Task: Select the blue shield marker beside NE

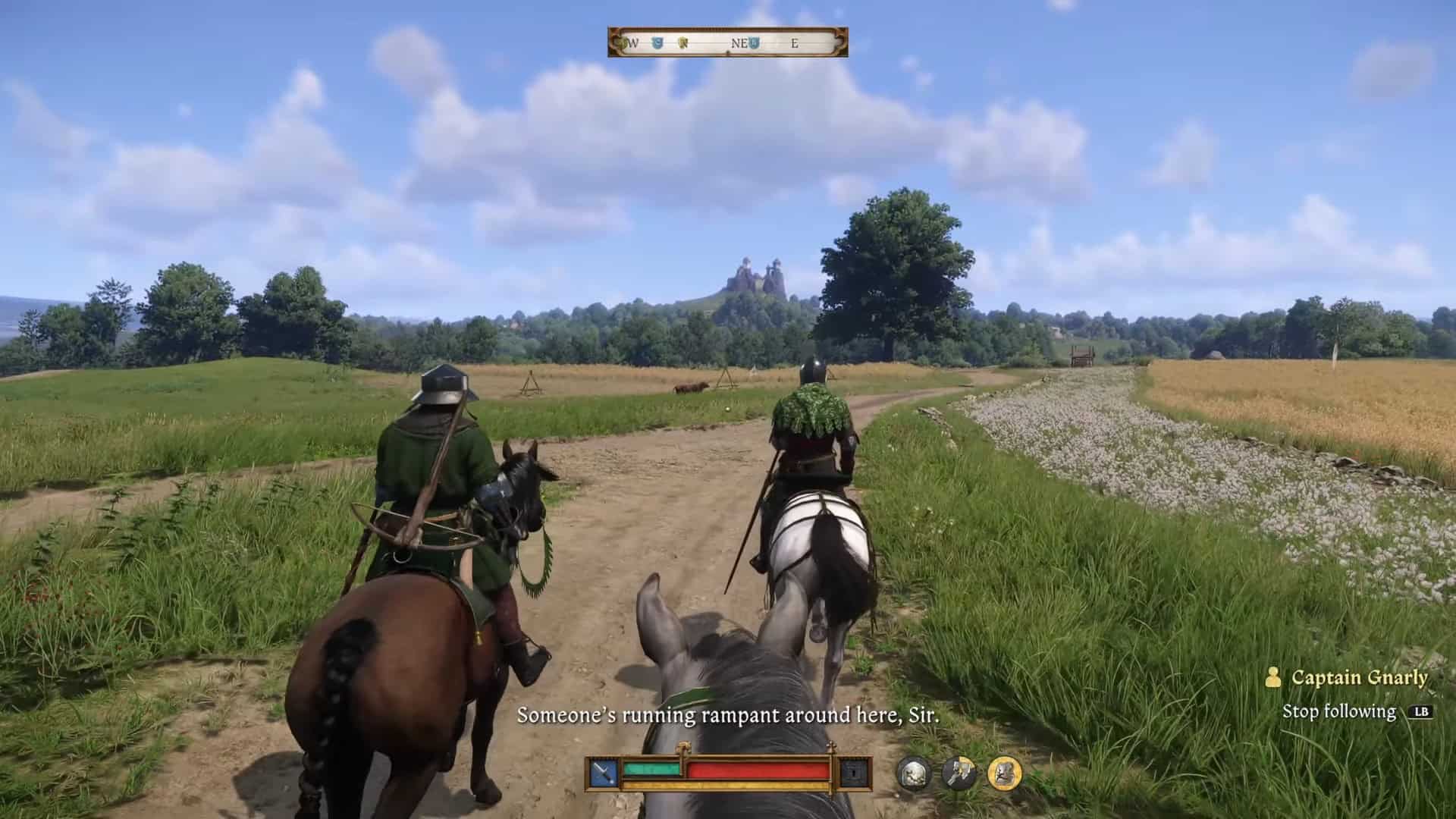Action: pos(754,43)
